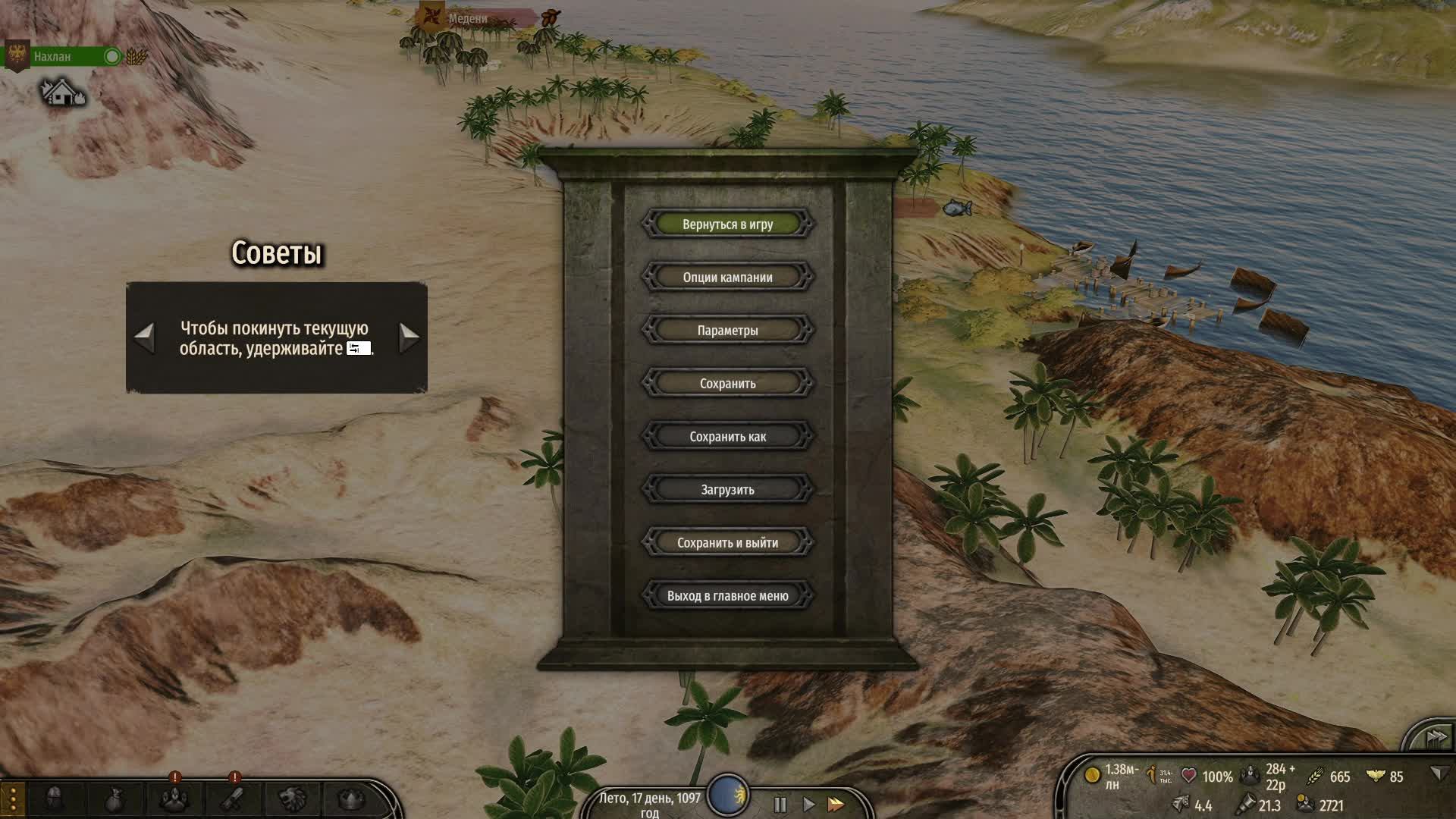The width and height of the screenshot is (1456, 819).
Task: Open the kingdom crown icon
Action: pos(351,799)
